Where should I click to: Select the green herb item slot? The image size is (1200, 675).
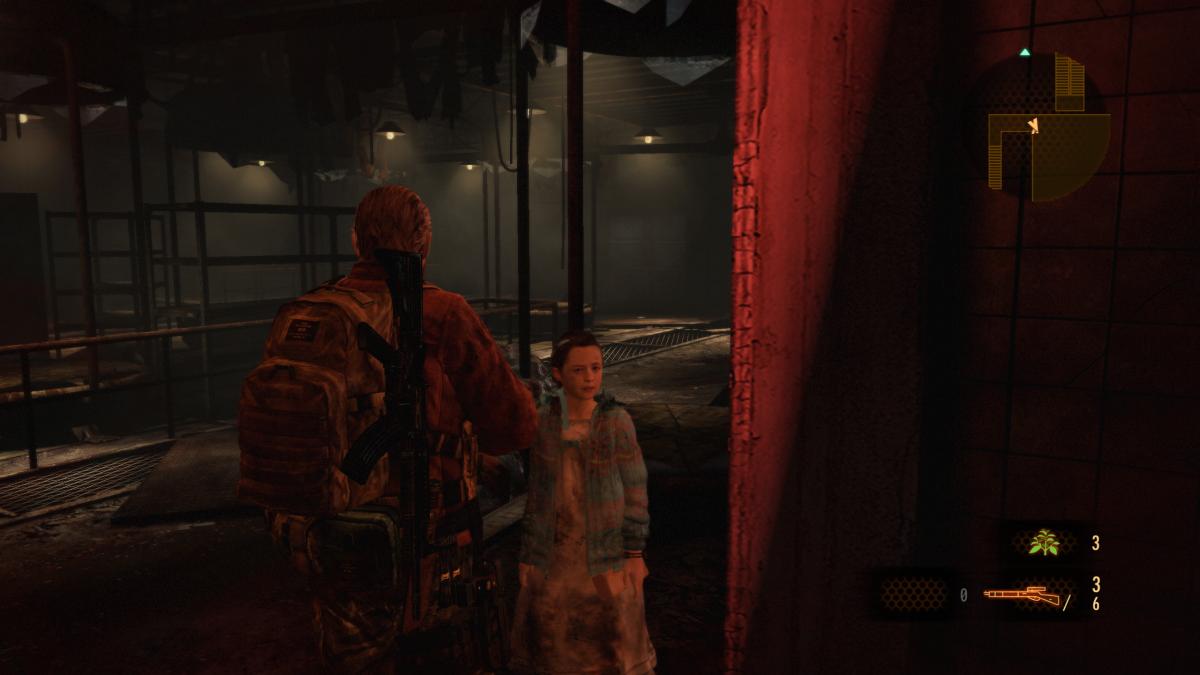[1045, 543]
